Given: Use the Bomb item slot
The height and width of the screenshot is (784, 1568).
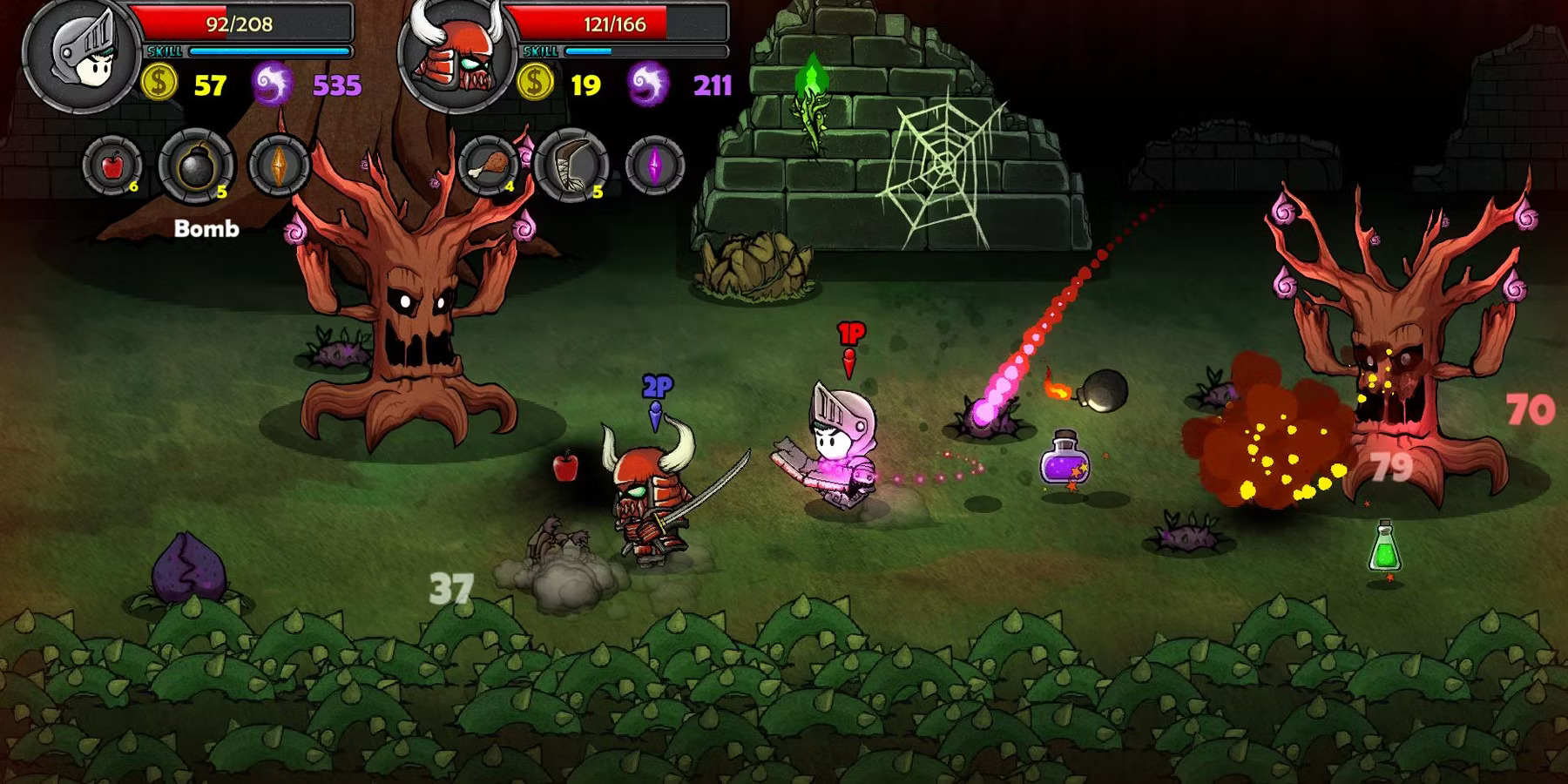Looking at the screenshot, I should tap(196, 166).
